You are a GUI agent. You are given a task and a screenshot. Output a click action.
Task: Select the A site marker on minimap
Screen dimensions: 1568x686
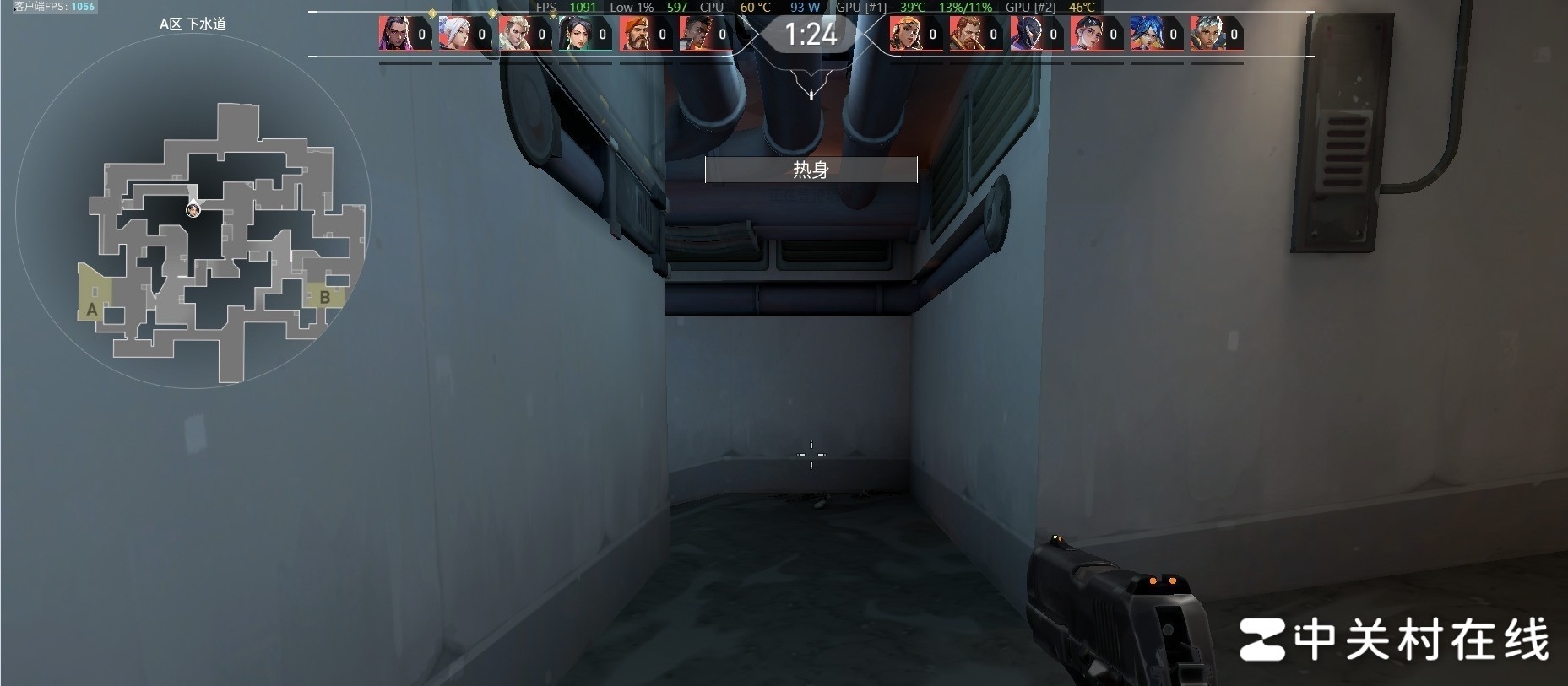92,309
